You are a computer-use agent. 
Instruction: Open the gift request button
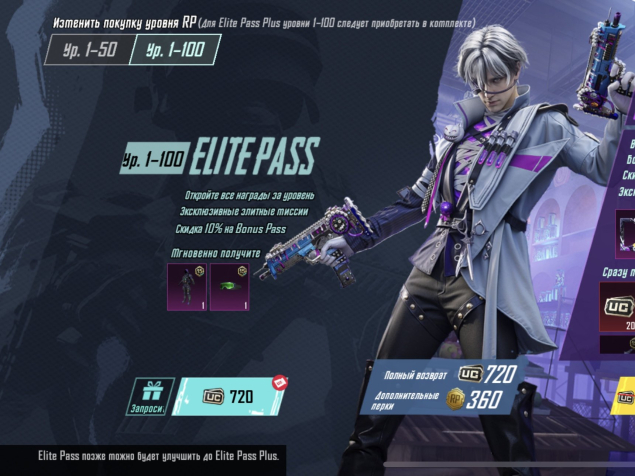point(151,396)
